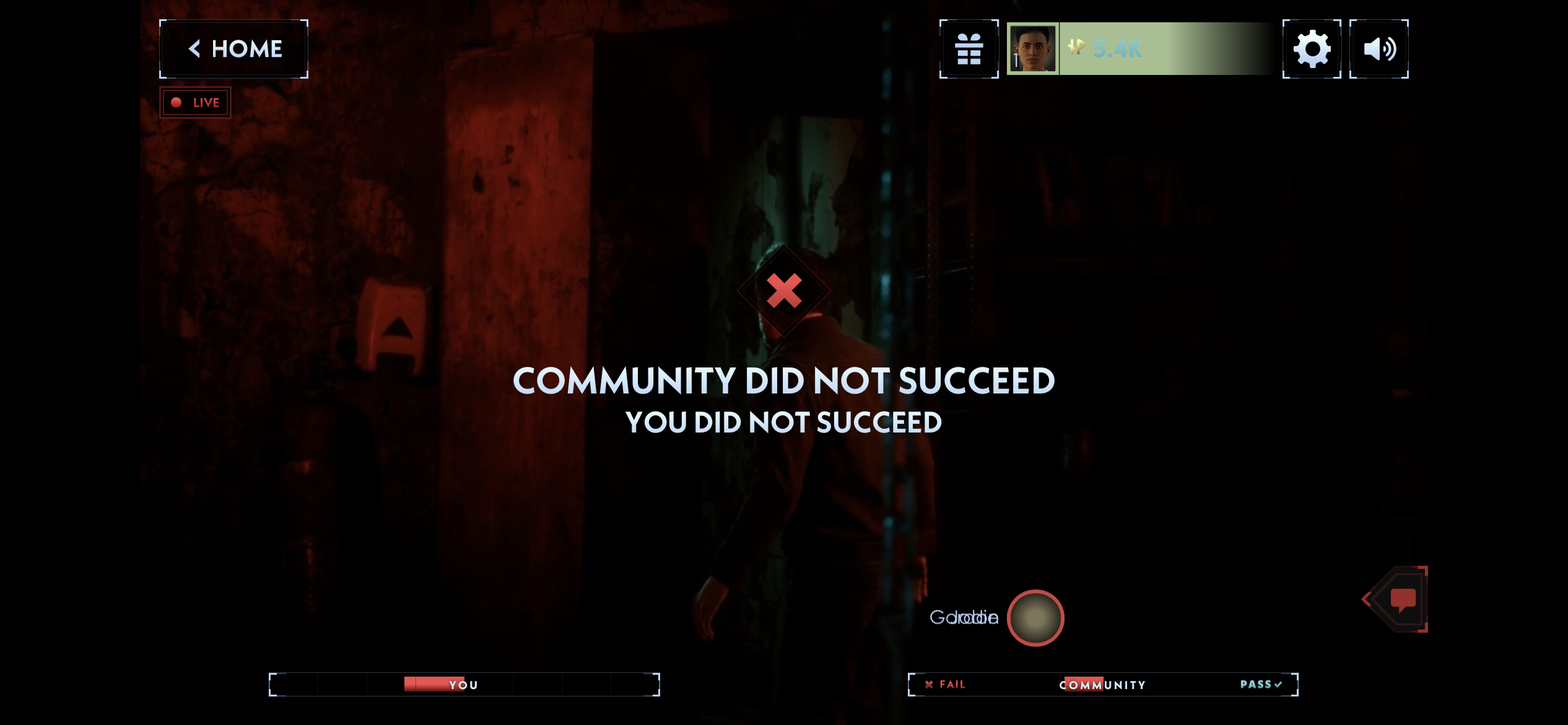Collapse the settings panel via gear button
Screen dimensions: 1568x725
1313,48
